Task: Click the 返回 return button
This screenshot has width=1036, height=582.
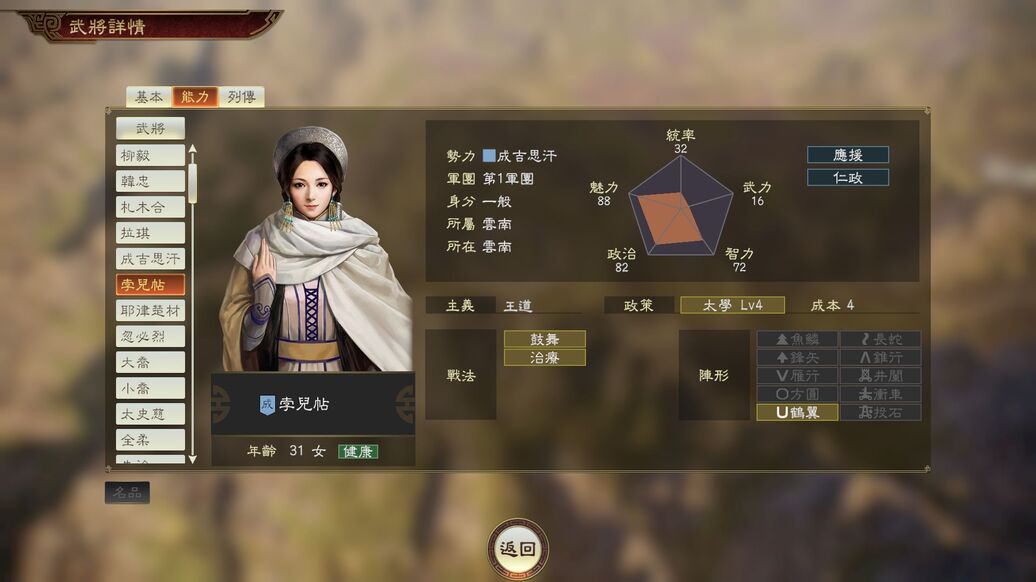Action: [518, 548]
